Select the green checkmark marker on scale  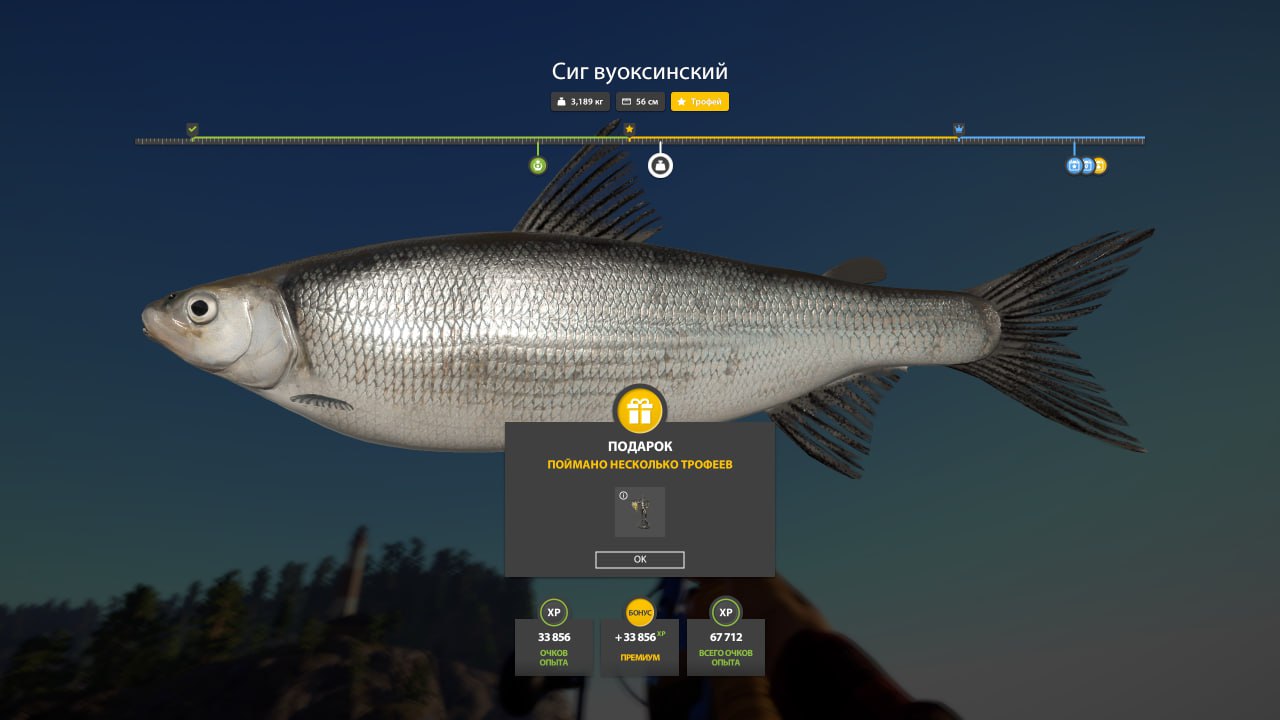tap(192, 129)
